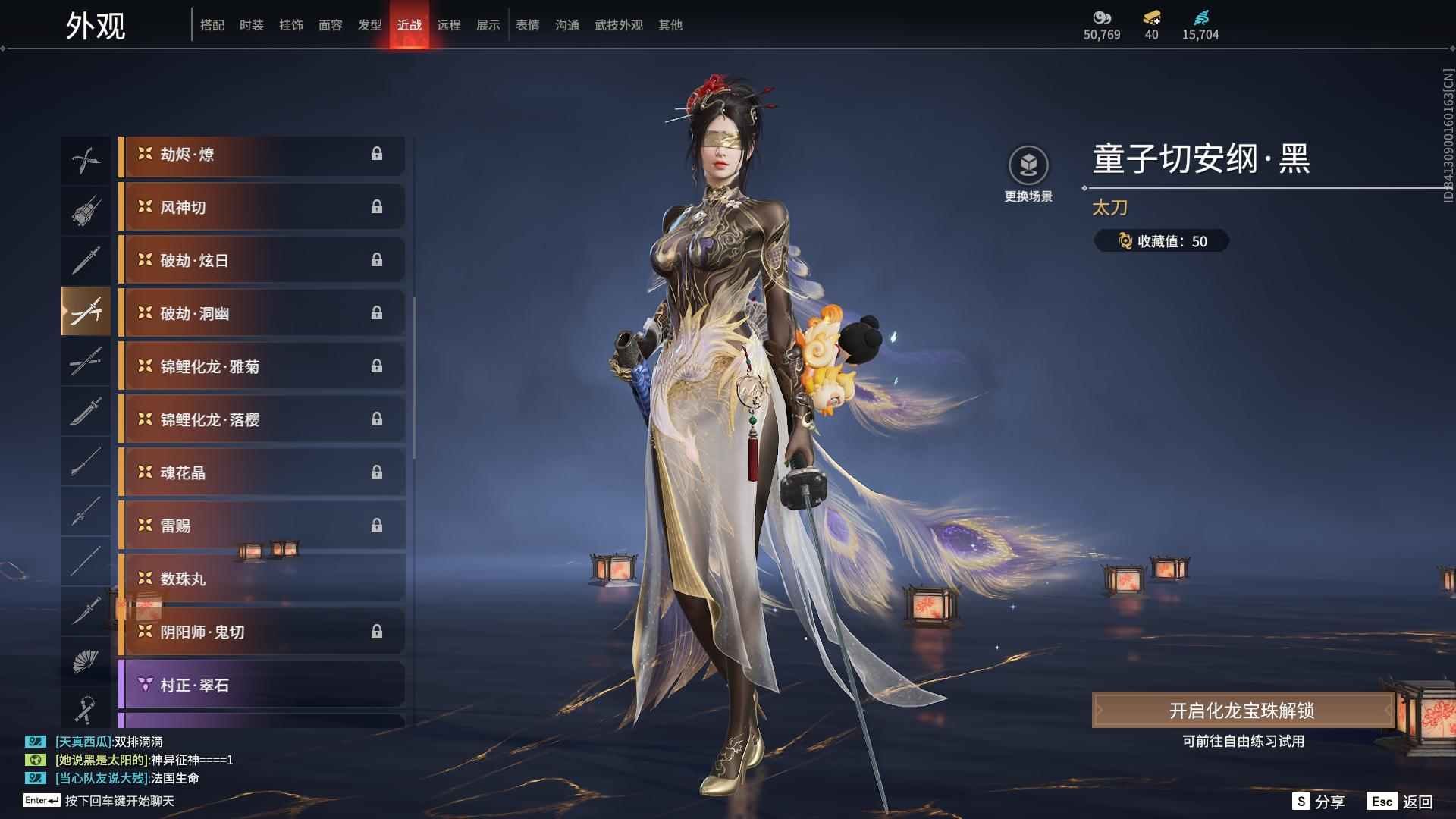Switch to the 表情 tab
The height and width of the screenshot is (819, 1456).
pyautogui.click(x=527, y=24)
